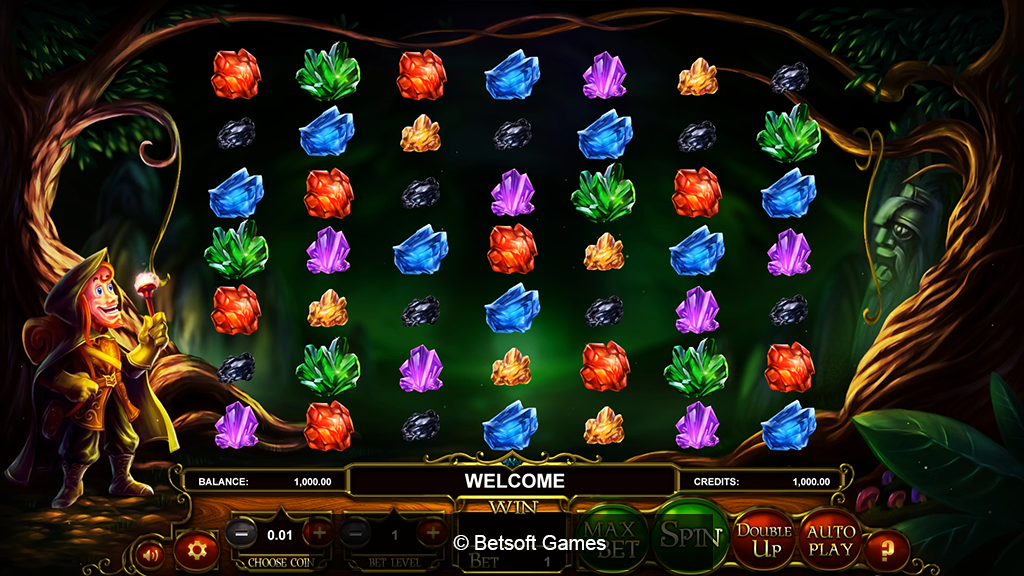Open the help question mark screen
Screen dimensions: 1024x576
[x=887, y=549]
